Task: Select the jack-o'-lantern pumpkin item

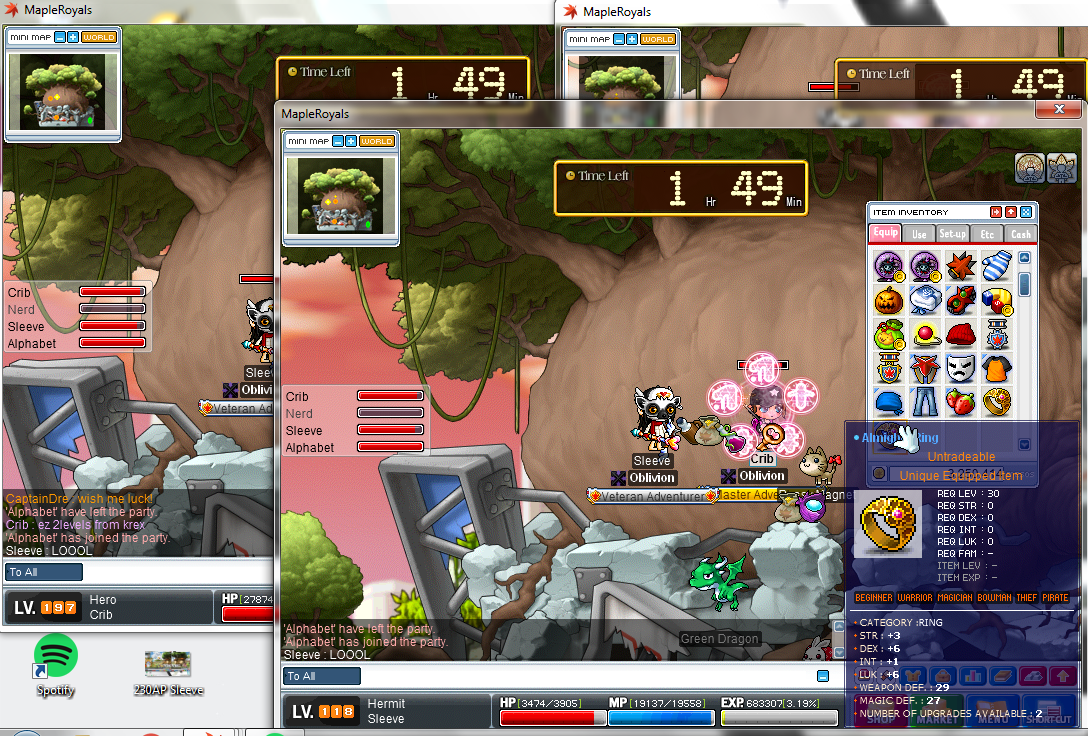Action: (x=889, y=300)
